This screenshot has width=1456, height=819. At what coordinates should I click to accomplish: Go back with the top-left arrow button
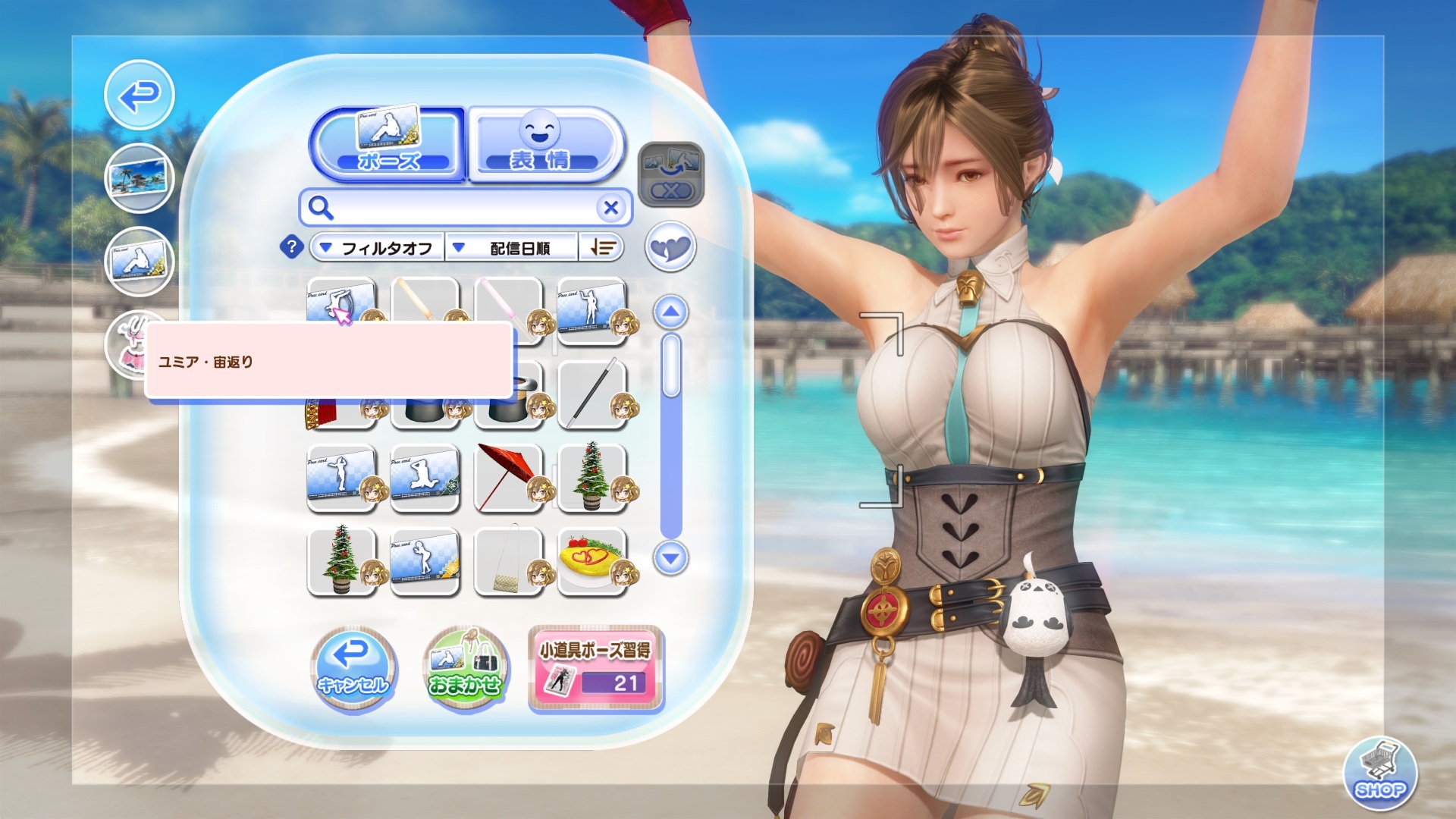click(140, 96)
